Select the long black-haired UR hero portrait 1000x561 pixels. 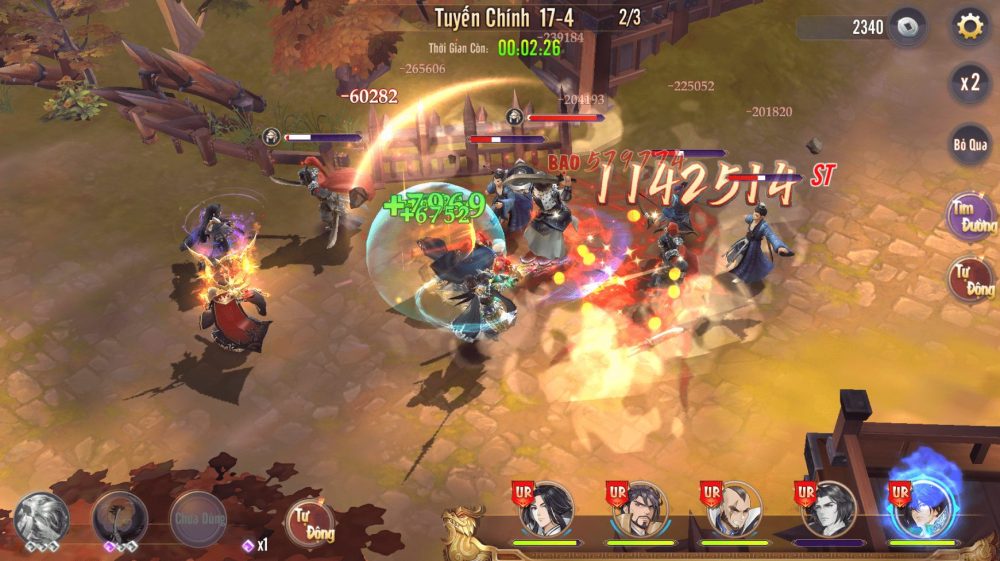(x=546, y=510)
